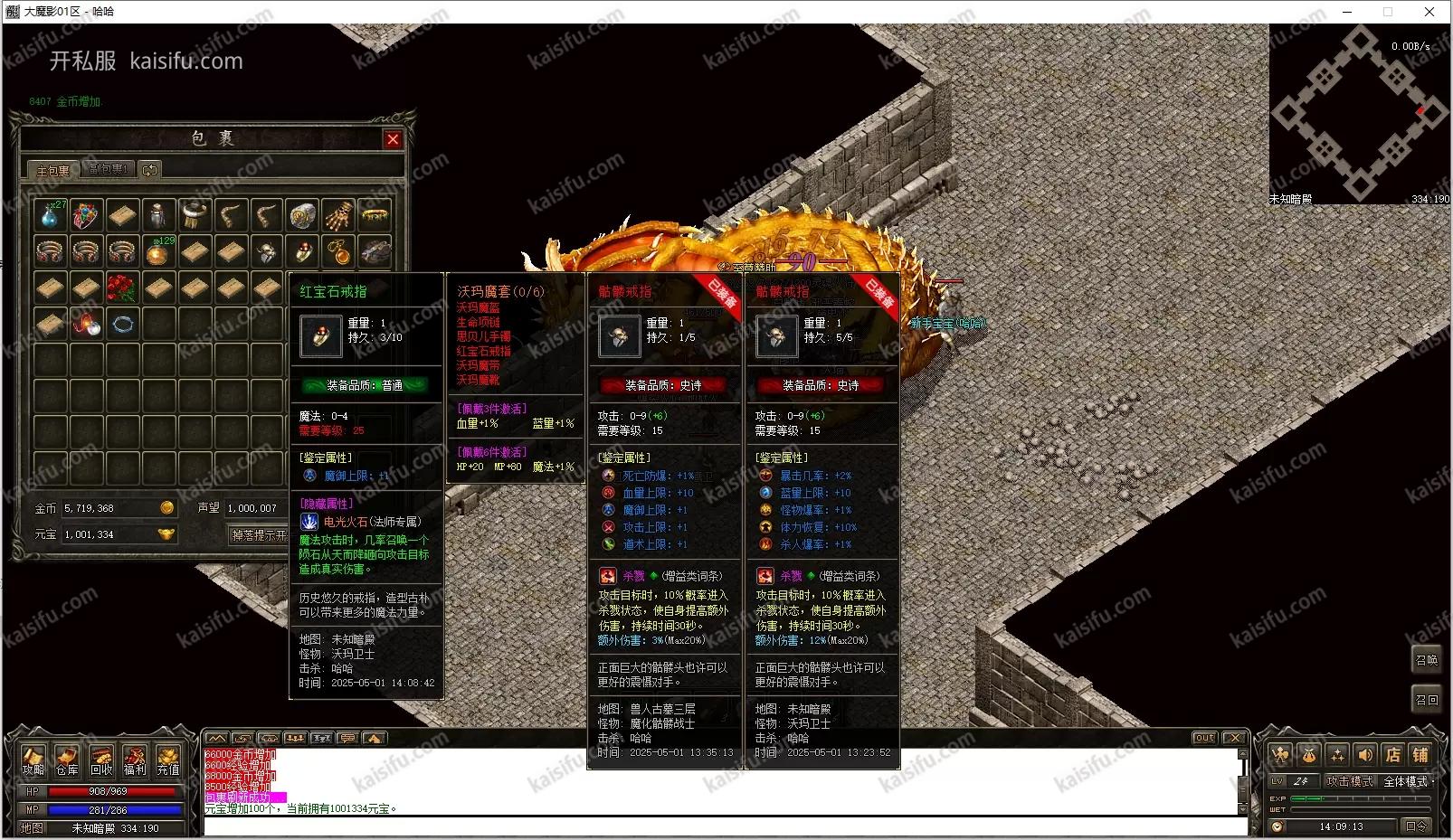Click the 召回 recall button
The height and width of the screenshot is (840, 1453).
(x=1426, y=700)
